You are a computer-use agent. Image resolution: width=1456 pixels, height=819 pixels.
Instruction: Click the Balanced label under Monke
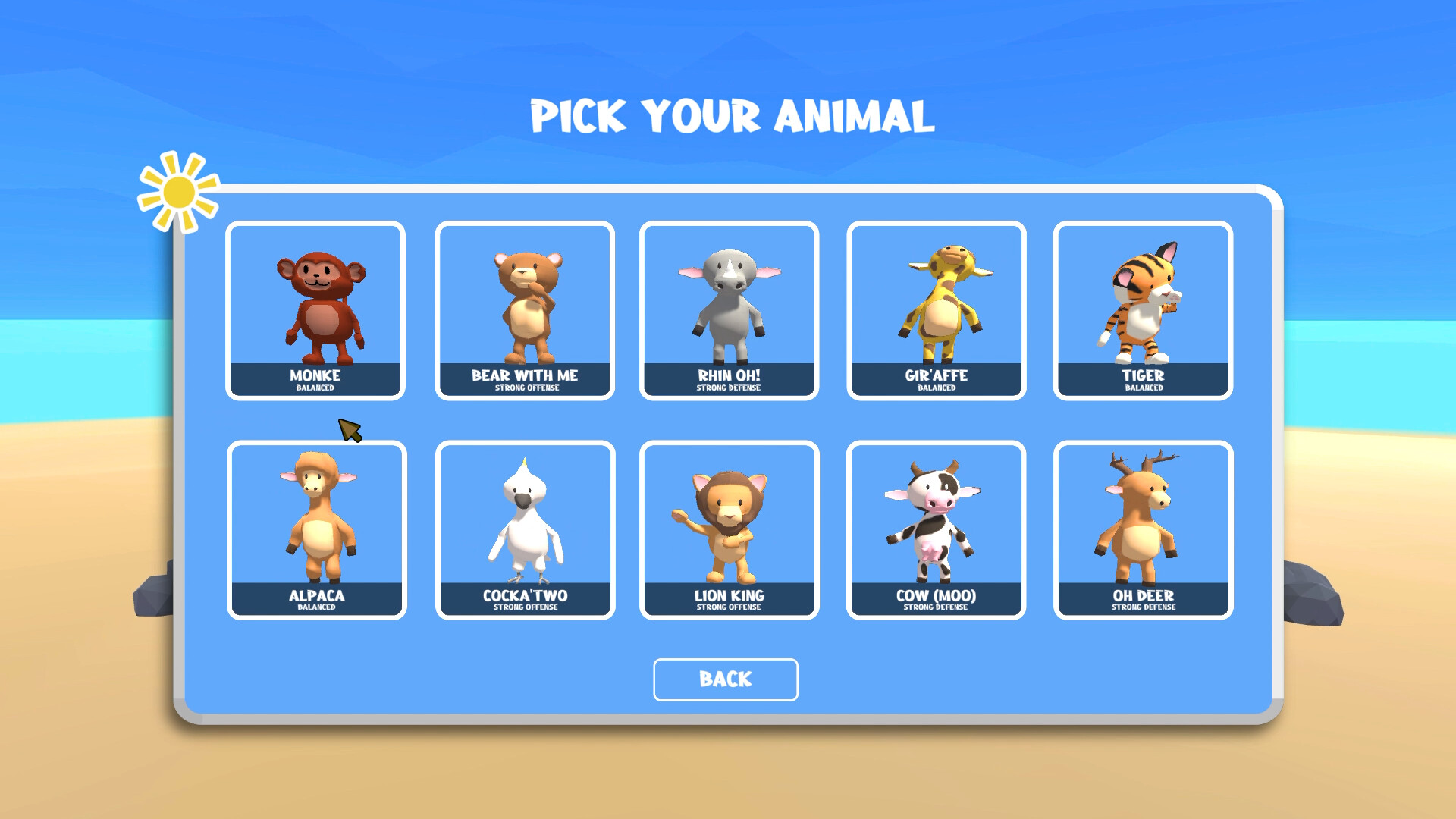point(315,388)
